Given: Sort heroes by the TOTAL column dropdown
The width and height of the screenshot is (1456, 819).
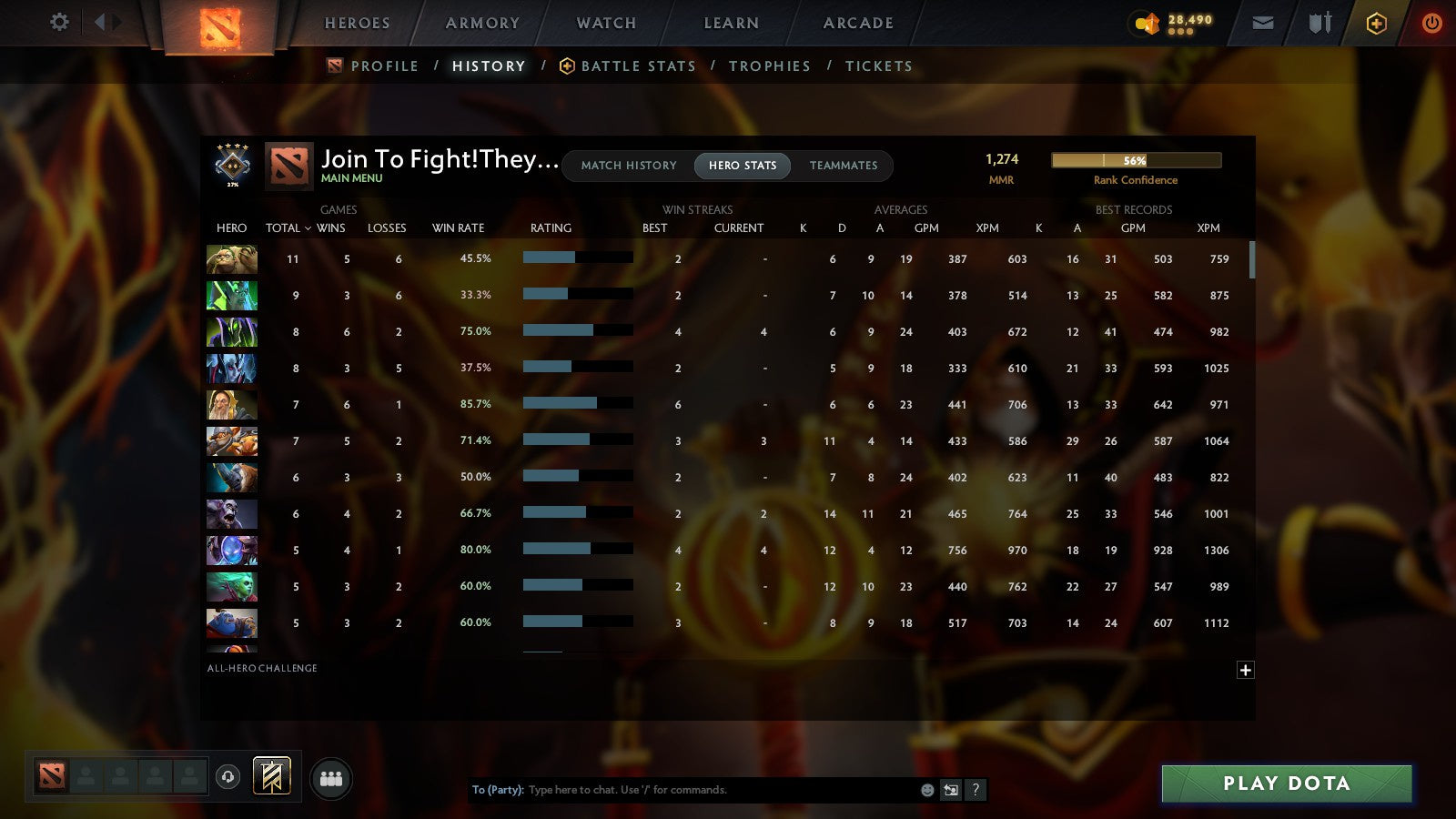Looking at the screenshot, I should 288,227.
